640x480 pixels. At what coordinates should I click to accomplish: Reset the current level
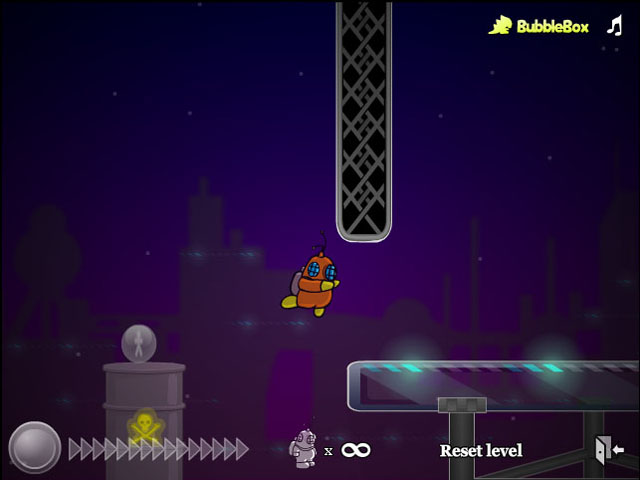click(481, 450)
